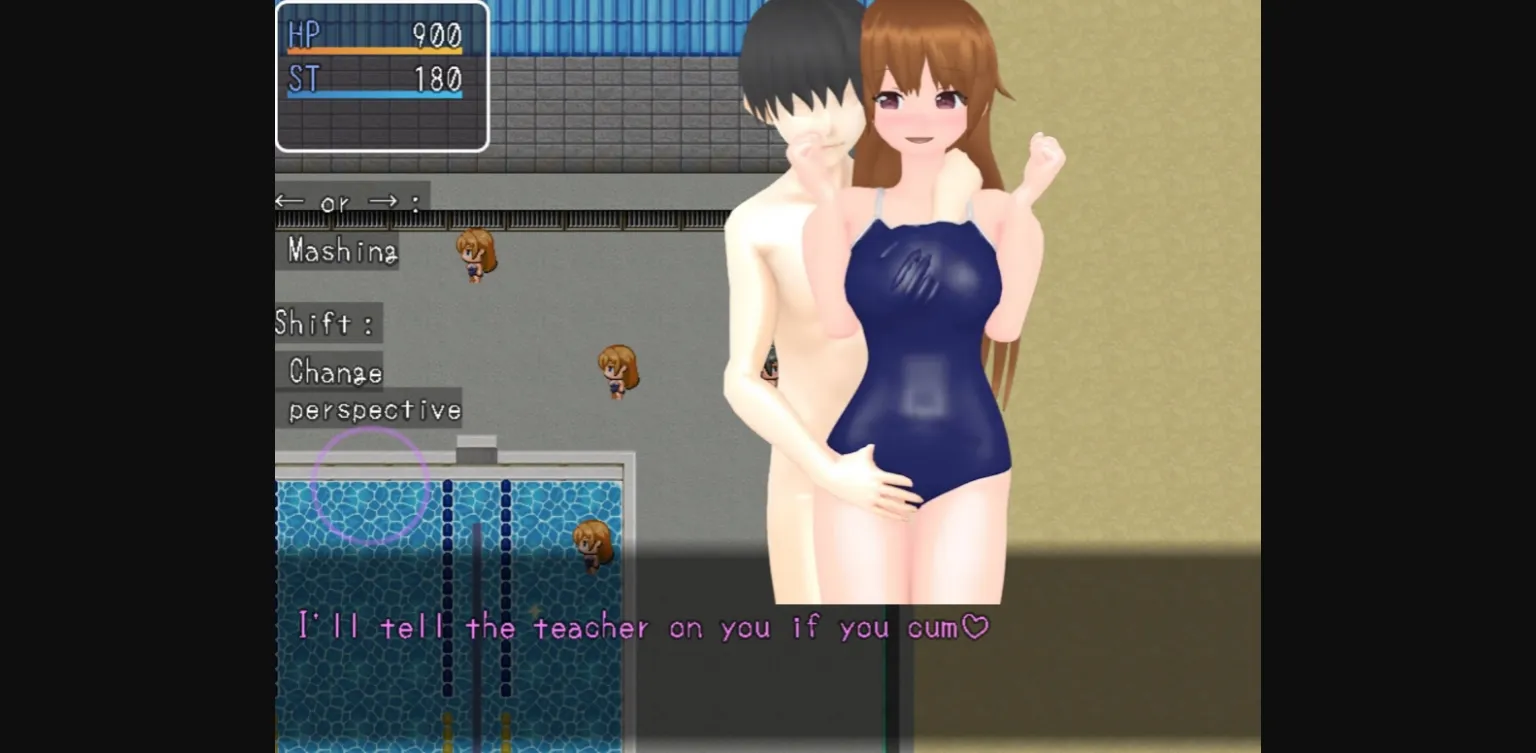Expand the status window showing HP and ST
1536x753 pixels.
click(x=382, y=77)
